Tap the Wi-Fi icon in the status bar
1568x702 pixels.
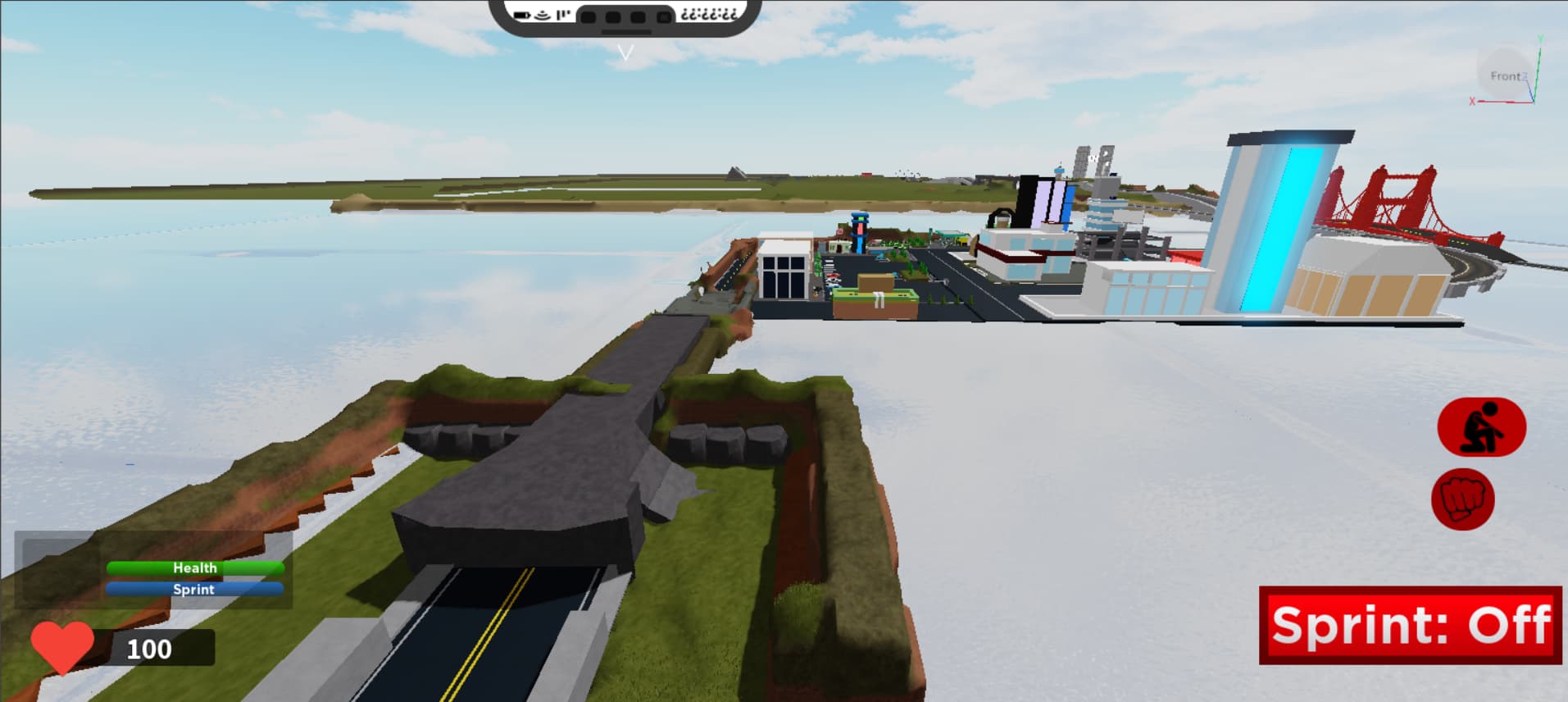point(541,14)
